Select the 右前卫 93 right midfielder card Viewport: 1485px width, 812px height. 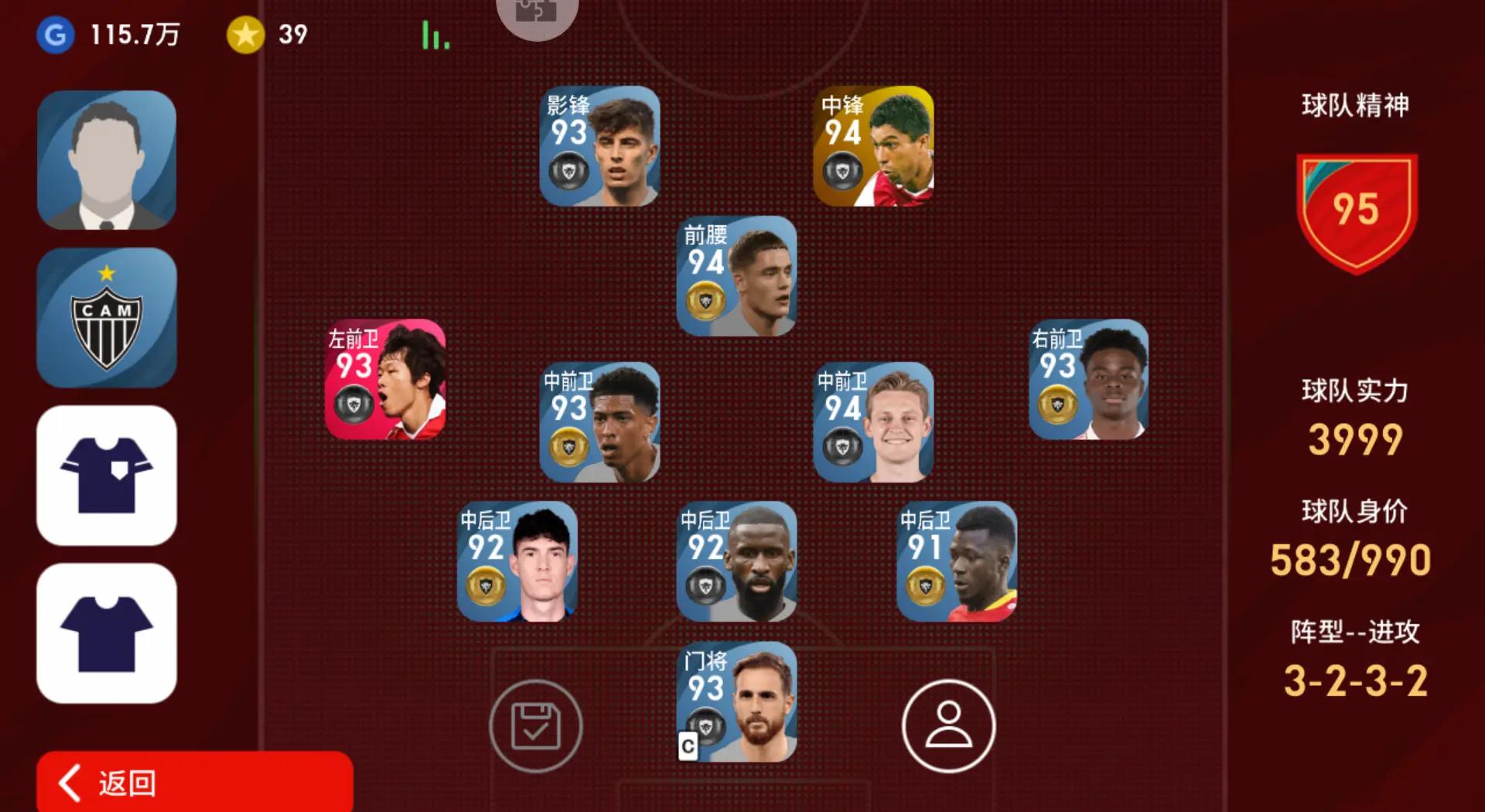pyautogui.click(x=1088, y=380)
